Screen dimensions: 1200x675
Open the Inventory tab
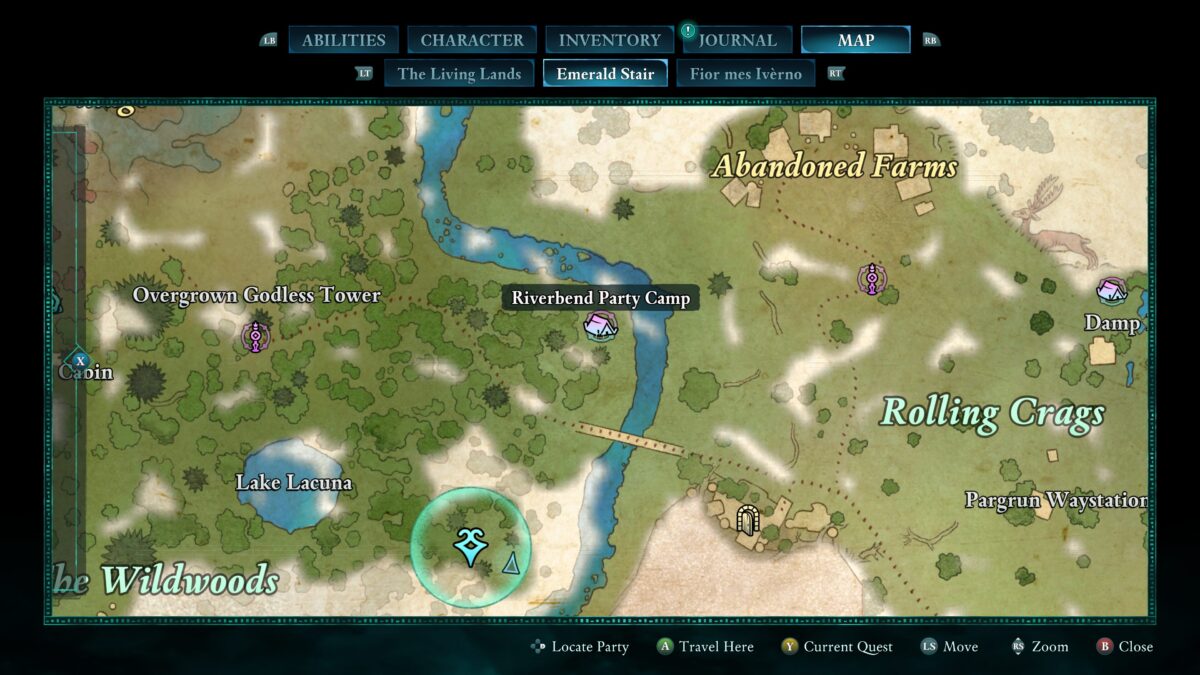click(609, 40)
